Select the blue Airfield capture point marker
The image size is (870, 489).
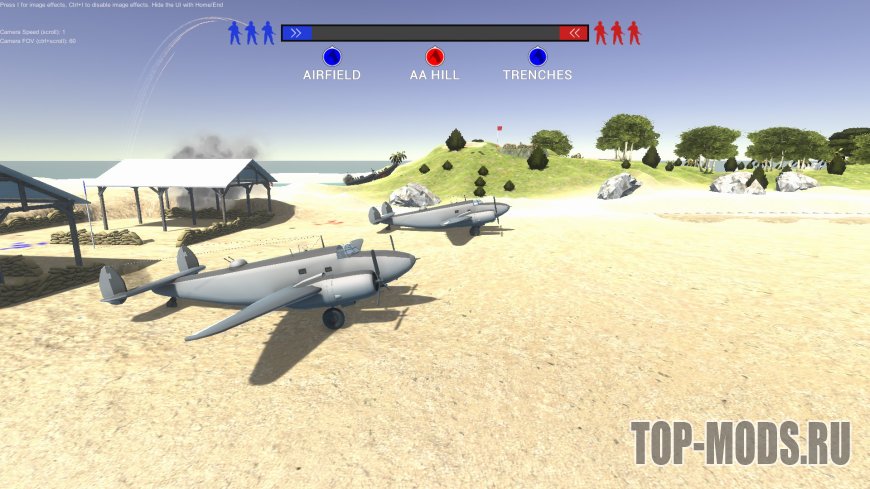tap(332, 57)
